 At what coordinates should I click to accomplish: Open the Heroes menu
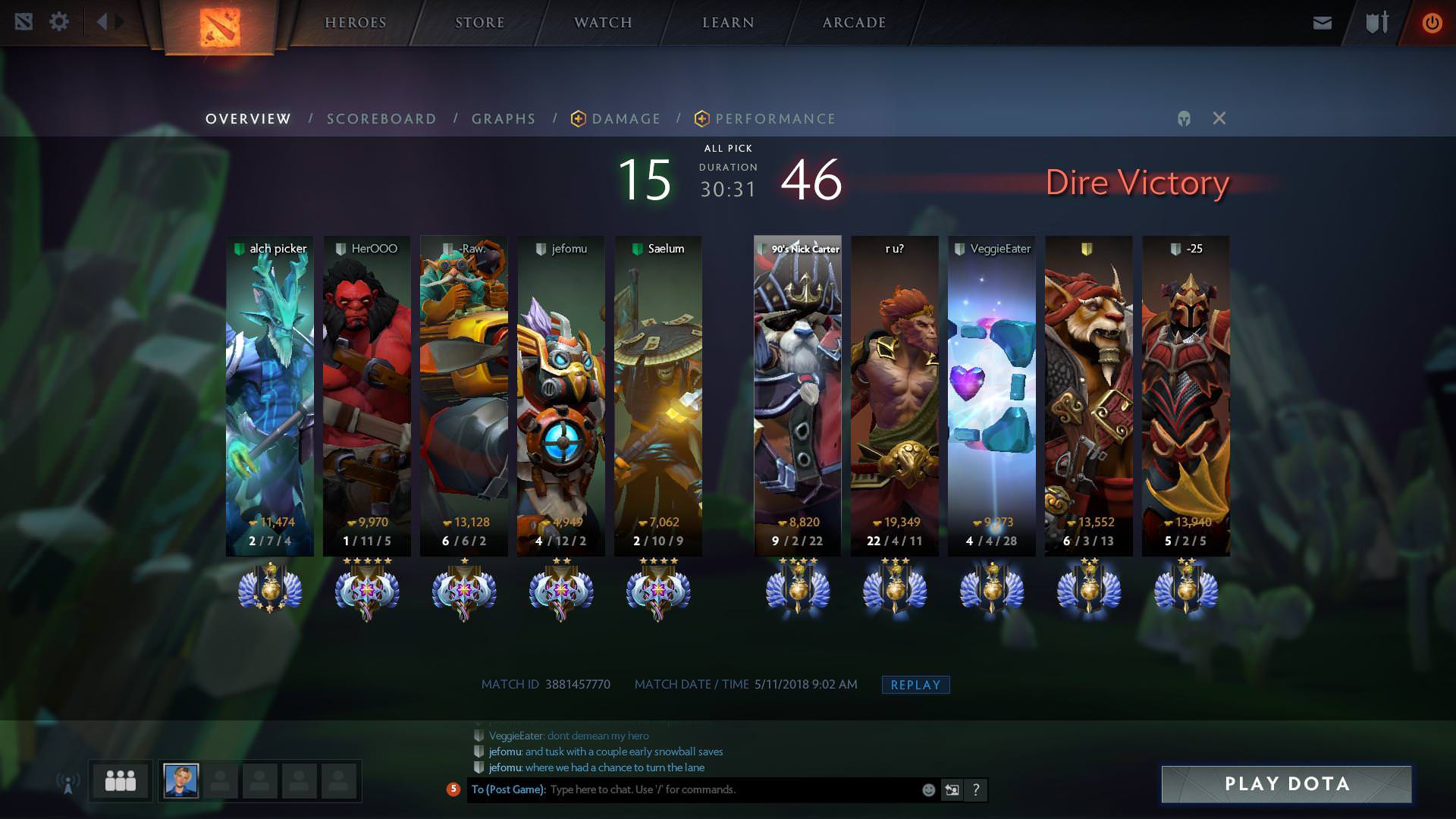pos(355,23)
